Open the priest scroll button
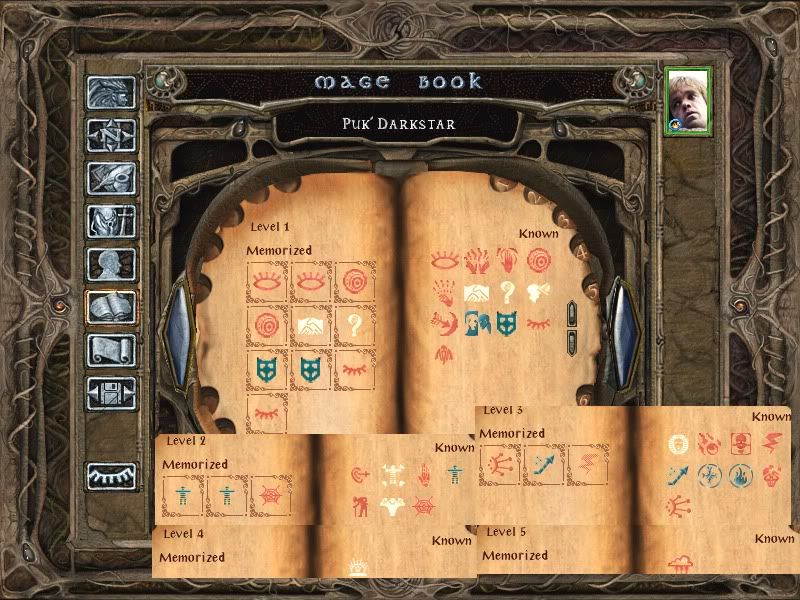The image size is (800, 600). (x=111, y=350)
